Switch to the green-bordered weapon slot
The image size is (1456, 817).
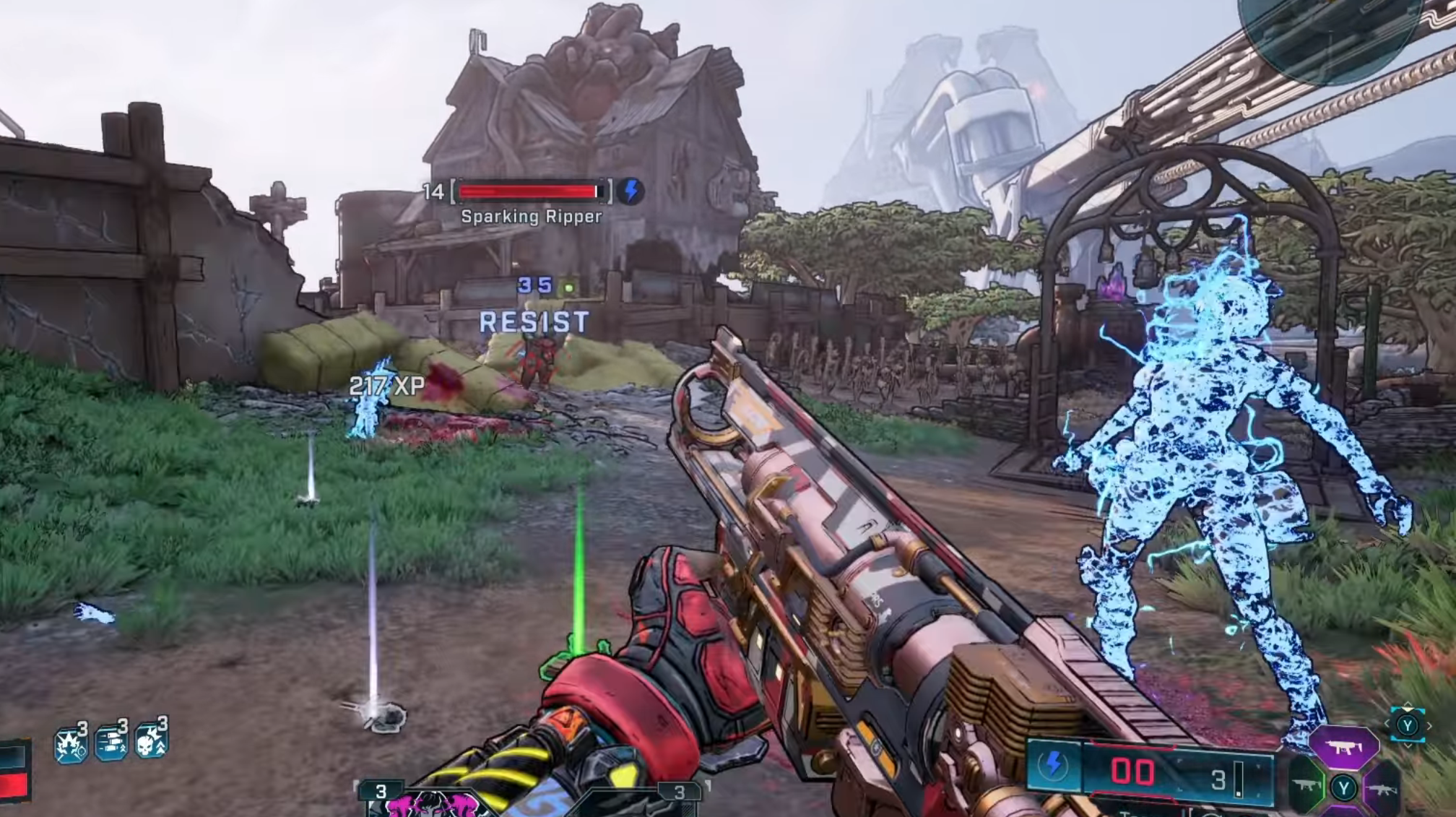(1307, 785)
